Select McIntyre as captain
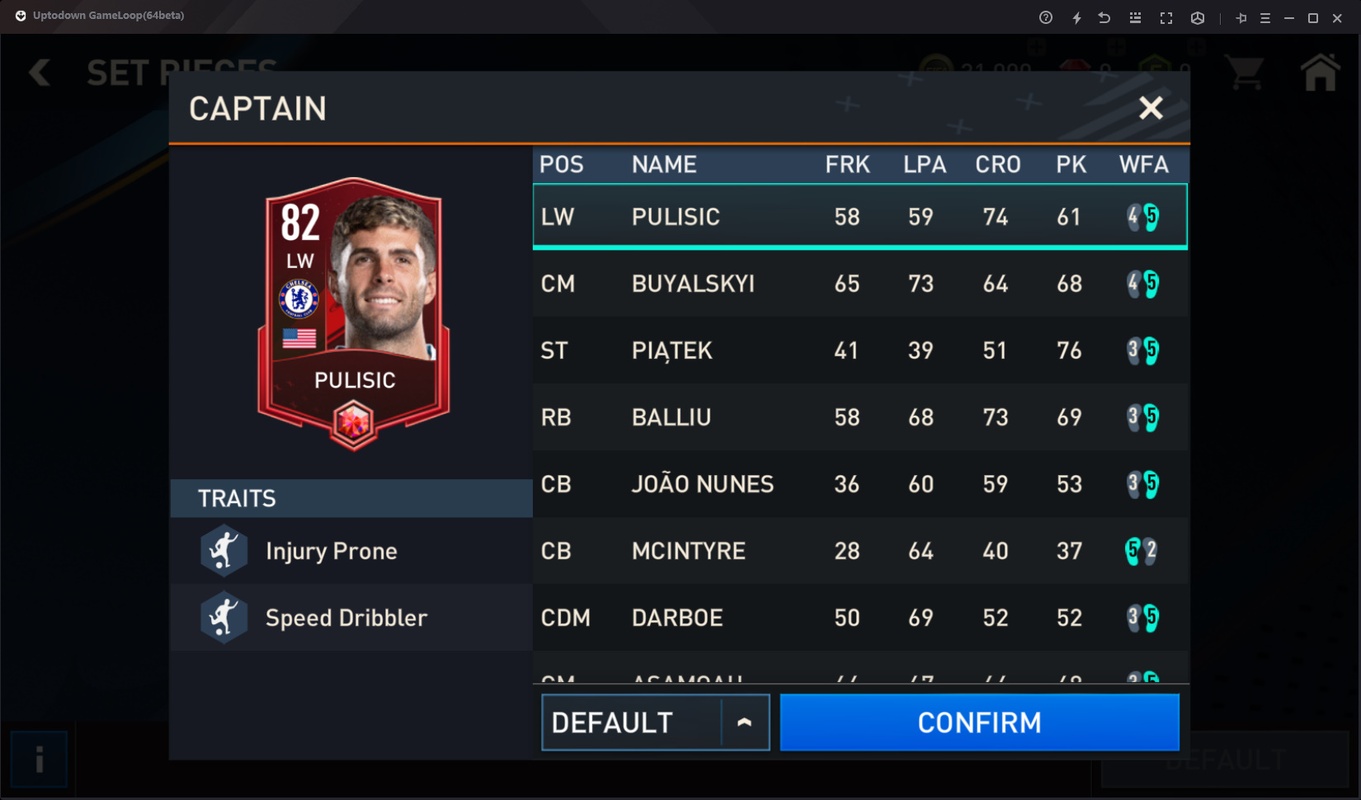This screenshot has width=1361, height=800. [859, 551]
